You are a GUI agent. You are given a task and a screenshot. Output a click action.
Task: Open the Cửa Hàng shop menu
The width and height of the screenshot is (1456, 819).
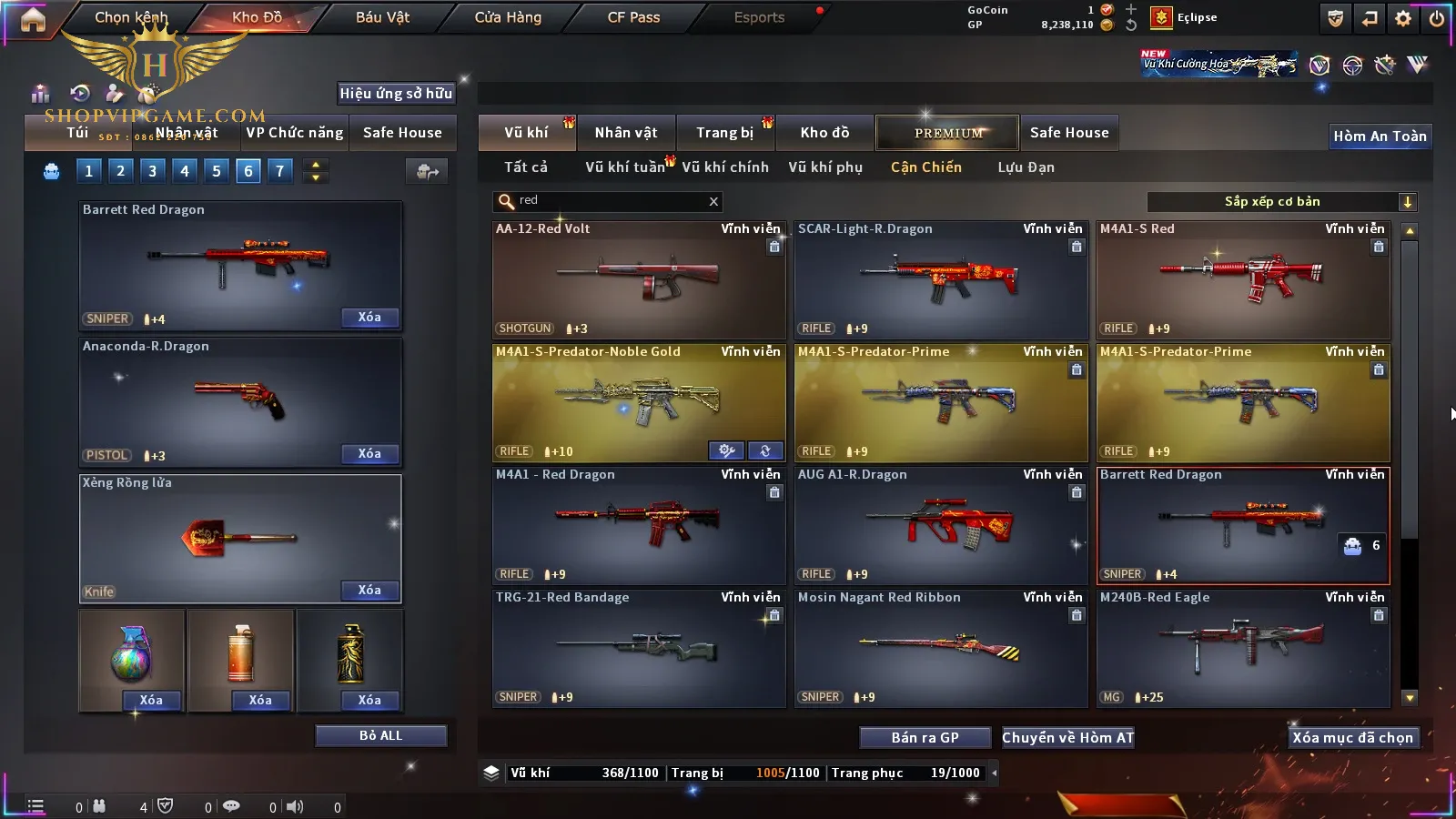pyautogui.click(x=508, y=17)
